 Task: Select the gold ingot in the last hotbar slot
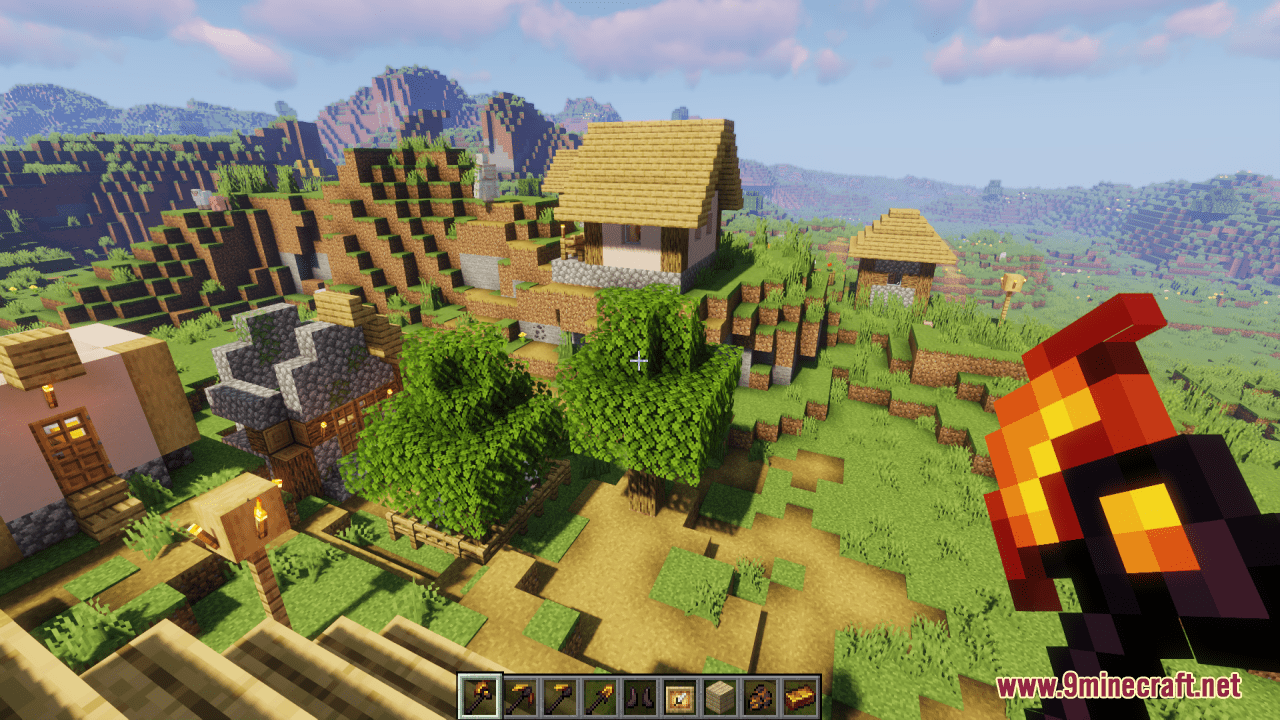click(800, 694)
